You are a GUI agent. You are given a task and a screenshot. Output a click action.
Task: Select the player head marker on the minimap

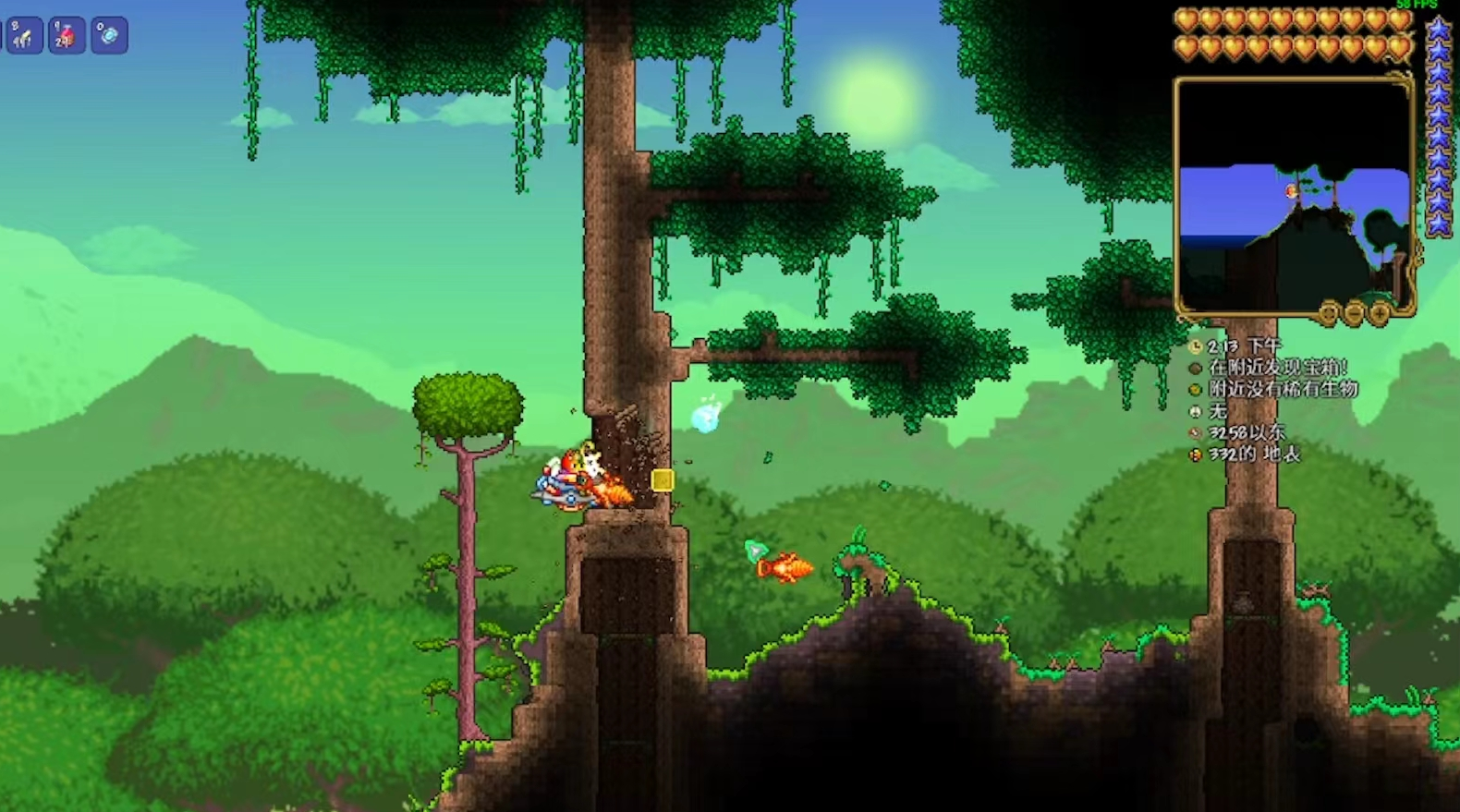click(x=1292, y=191)
